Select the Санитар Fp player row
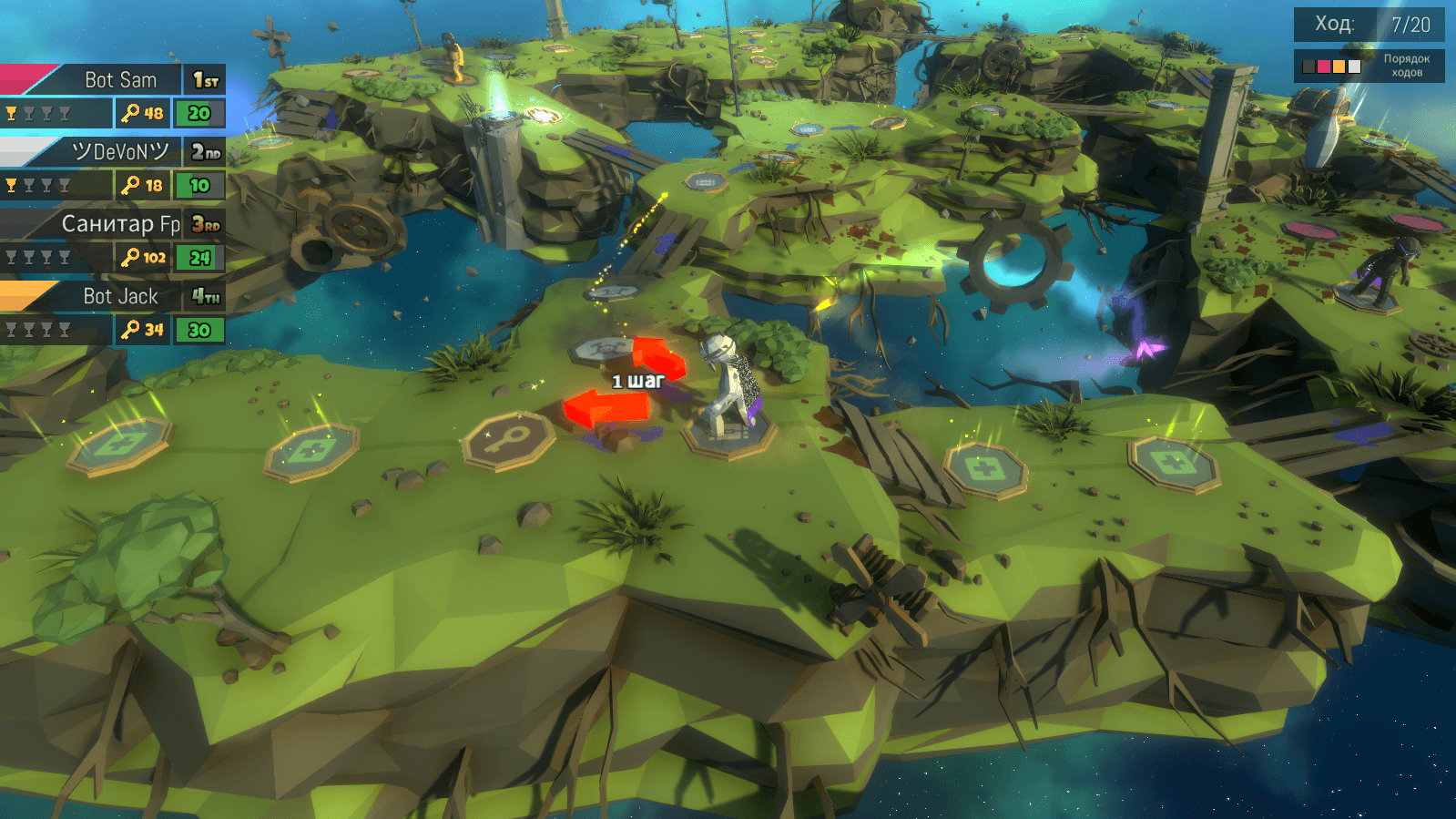The width and height of the screenshot is (1456, 819). pos(113,240)
